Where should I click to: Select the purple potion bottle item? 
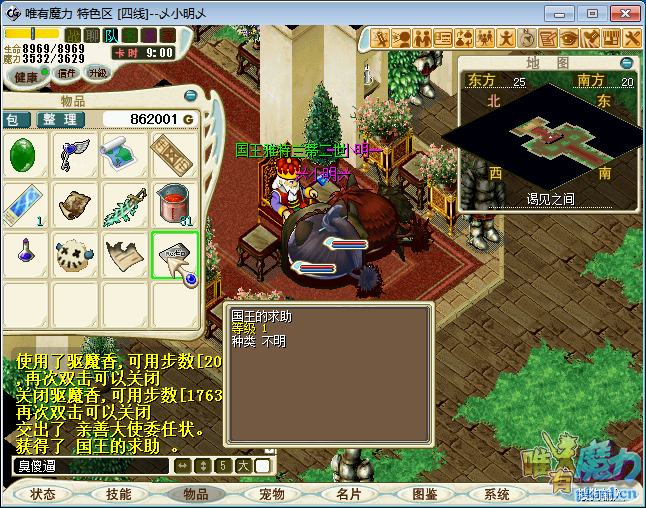[x=25, y=254]
